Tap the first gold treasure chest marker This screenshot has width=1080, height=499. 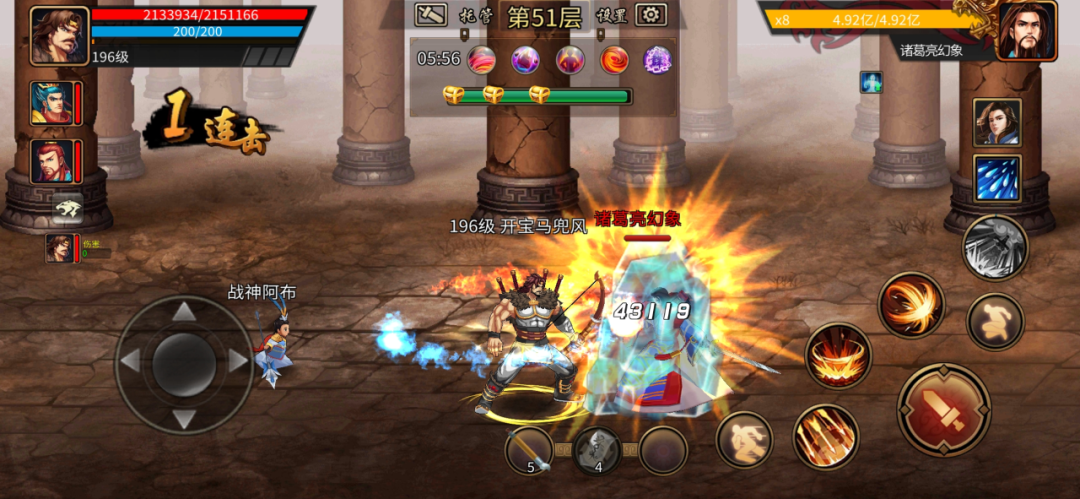[x=454, y=95]
